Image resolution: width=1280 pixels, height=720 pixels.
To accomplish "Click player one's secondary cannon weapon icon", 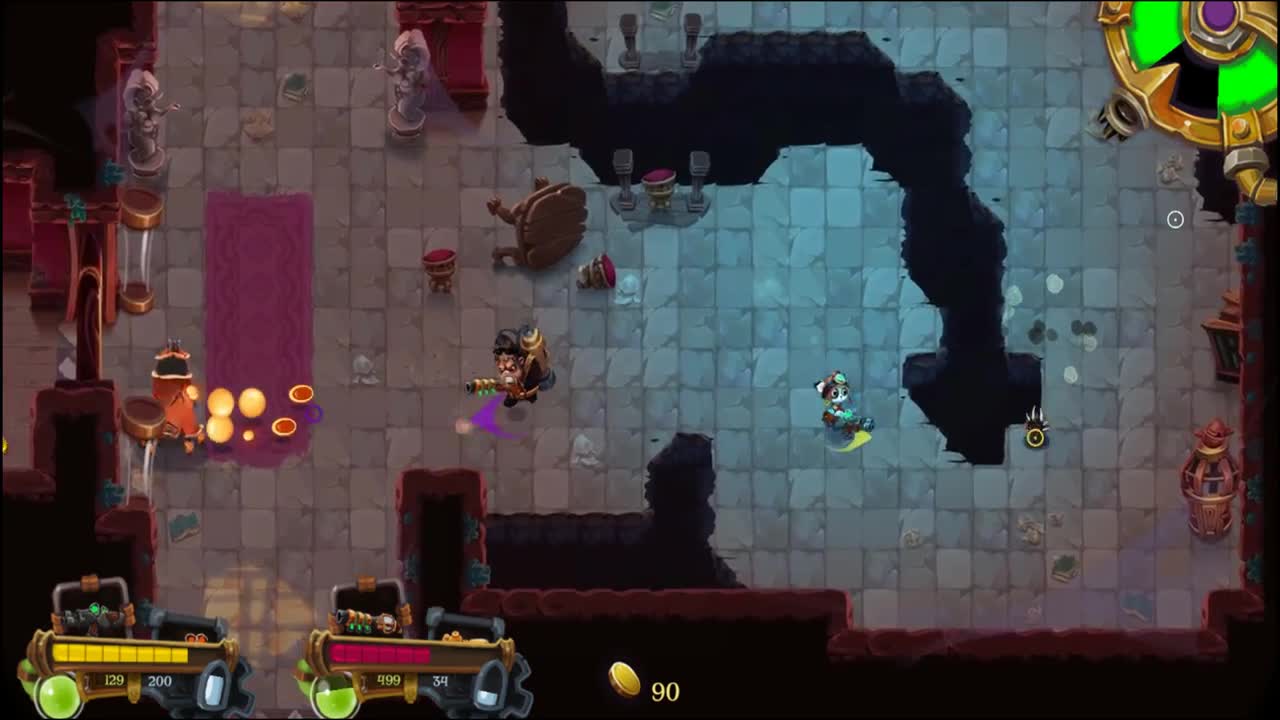I will point(186,619).
